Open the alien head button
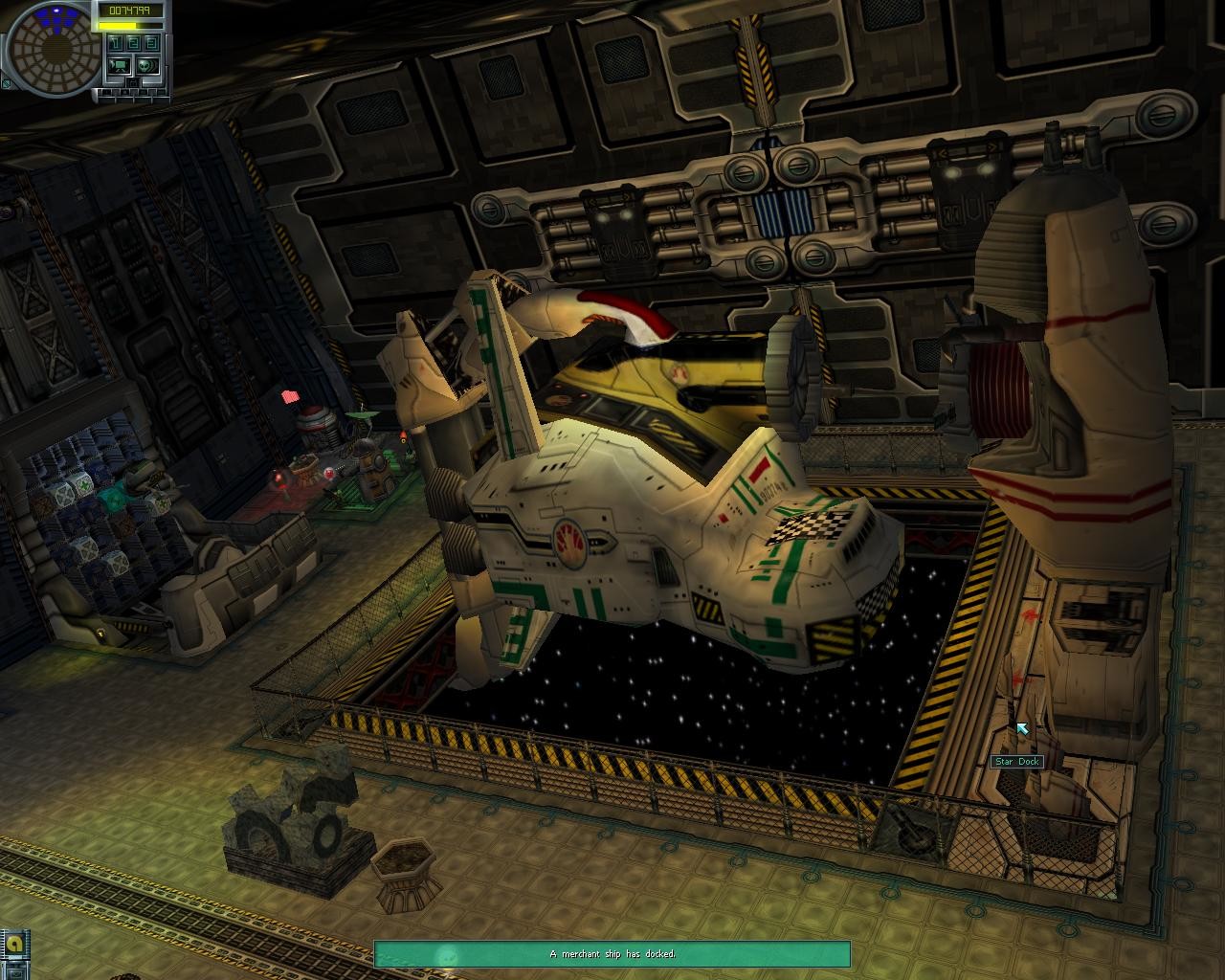The width and height of the screenshot is (1225, 980). pyautogui.click(x=145, y=65)
